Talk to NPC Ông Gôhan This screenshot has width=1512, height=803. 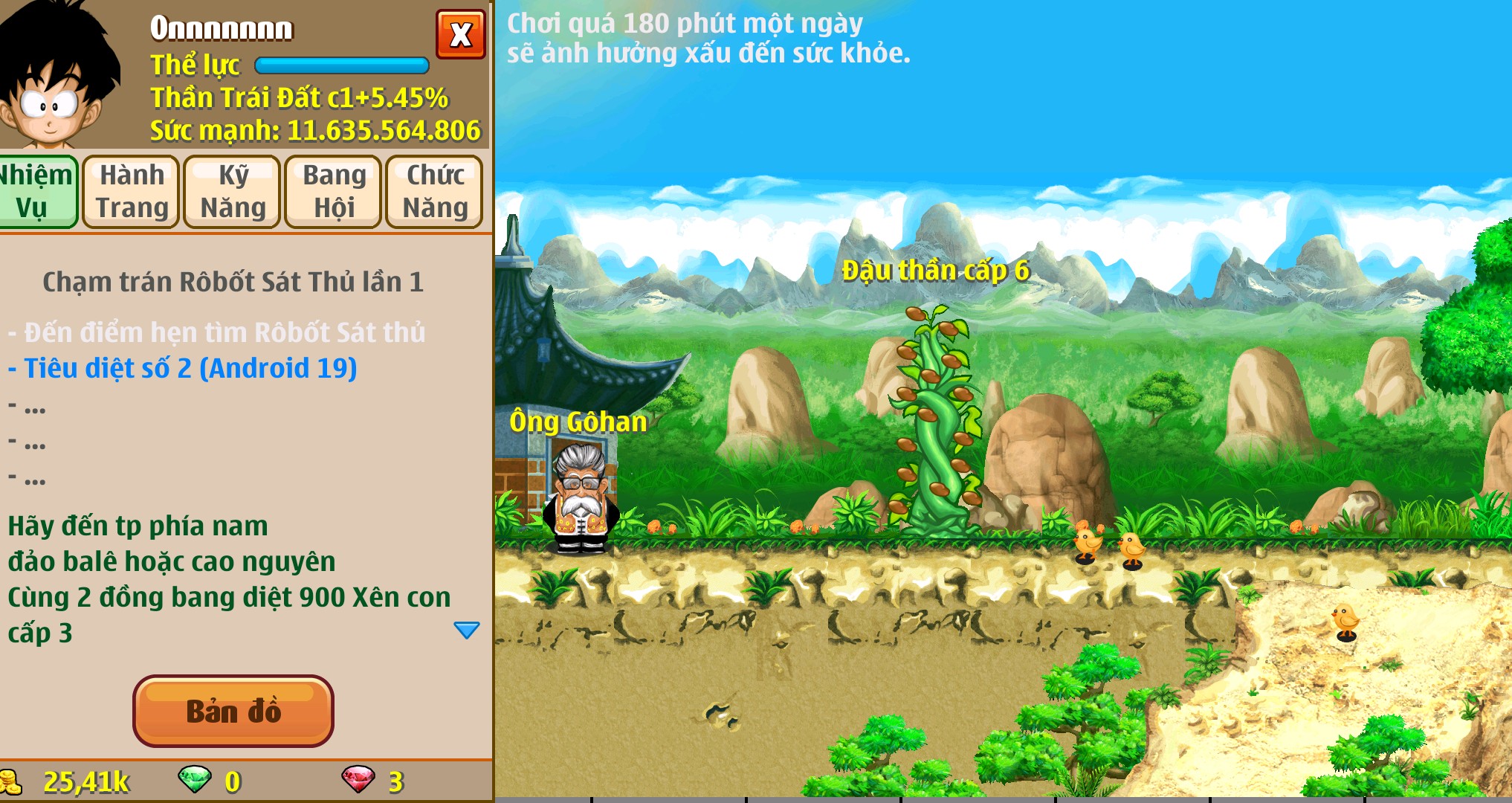click(584, 502)
